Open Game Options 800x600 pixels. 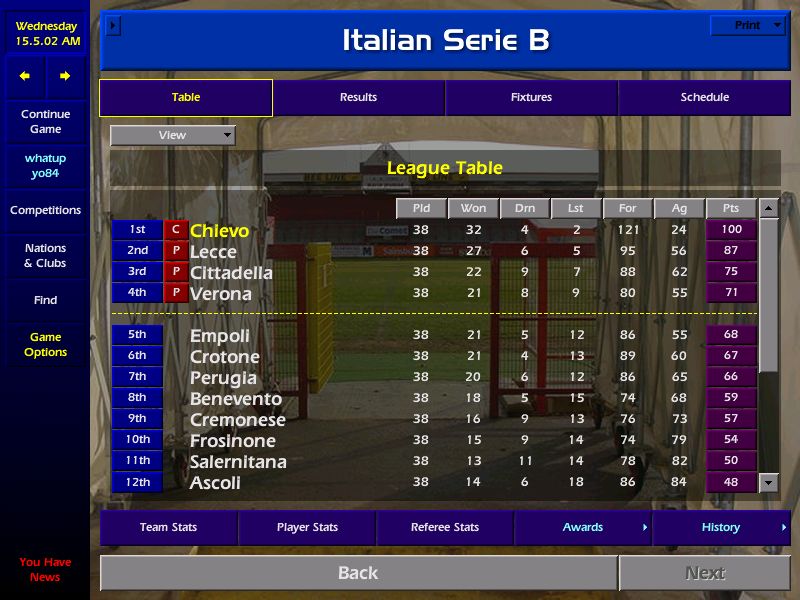coord(45,345)
